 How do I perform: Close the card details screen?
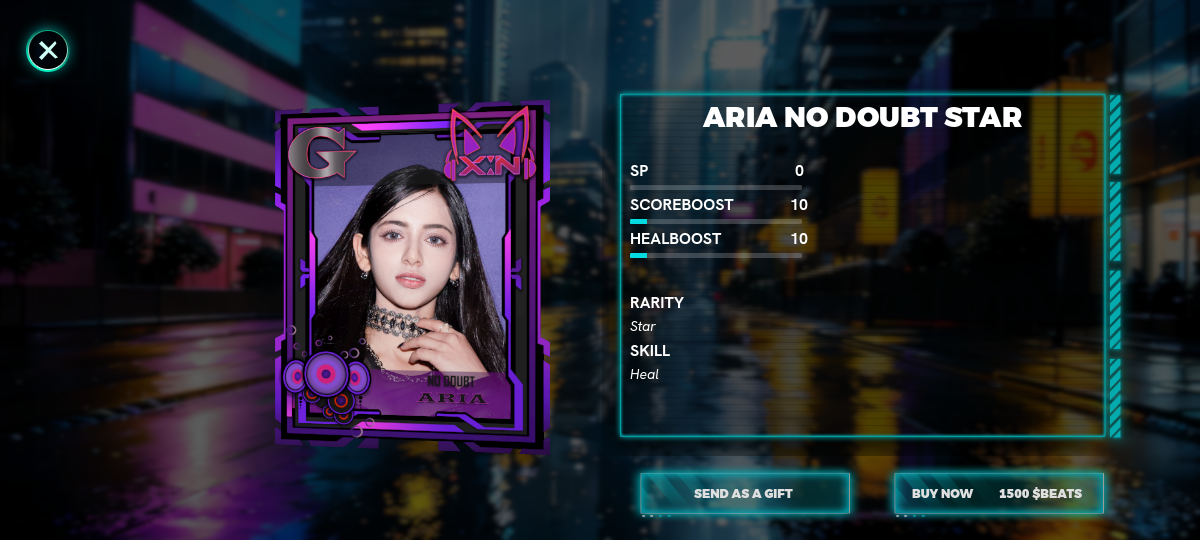click(x=47, y=50)
